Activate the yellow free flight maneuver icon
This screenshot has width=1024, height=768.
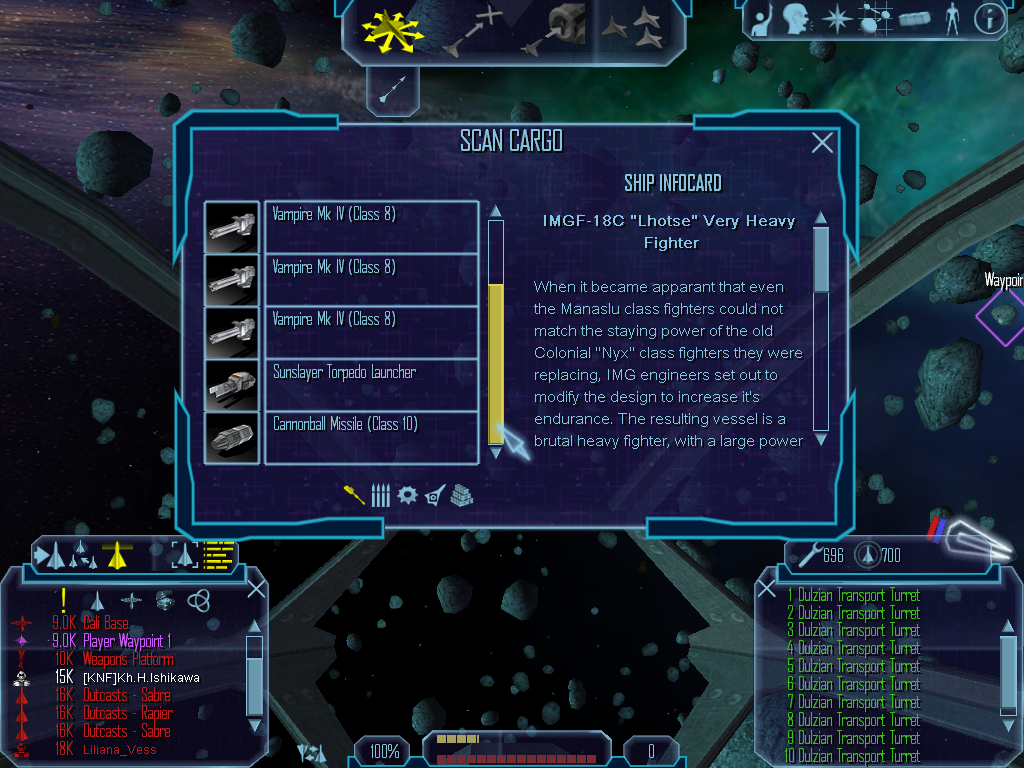pos(393,30)
